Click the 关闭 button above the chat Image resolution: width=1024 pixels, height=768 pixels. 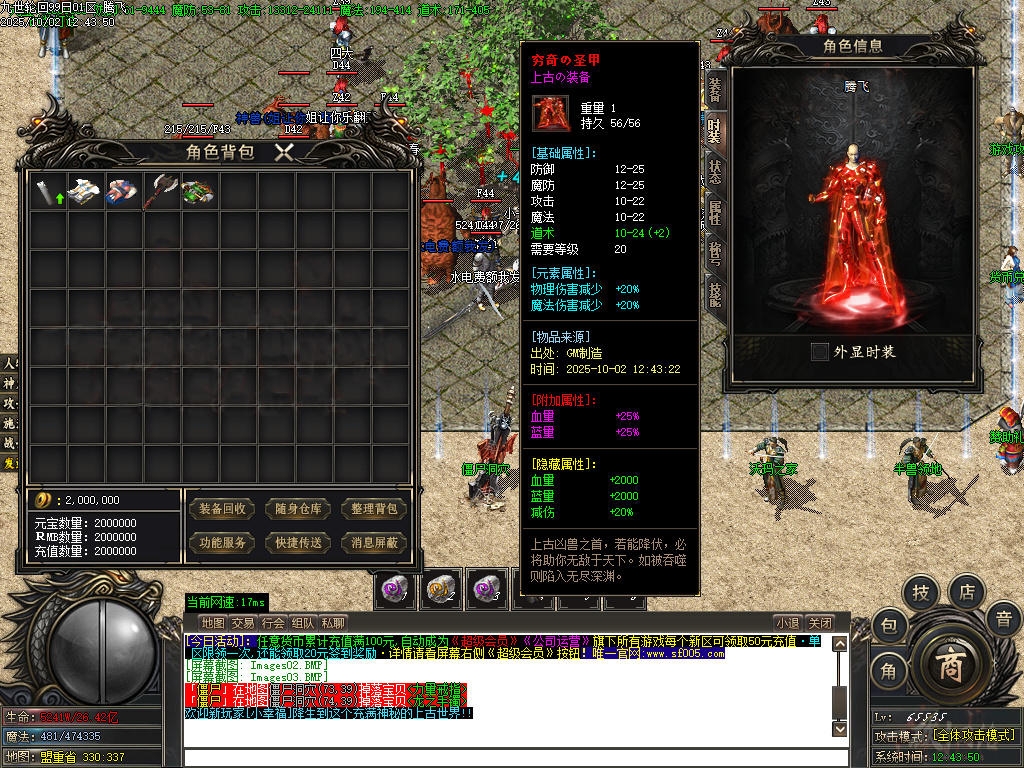click(x=820, y=622)
